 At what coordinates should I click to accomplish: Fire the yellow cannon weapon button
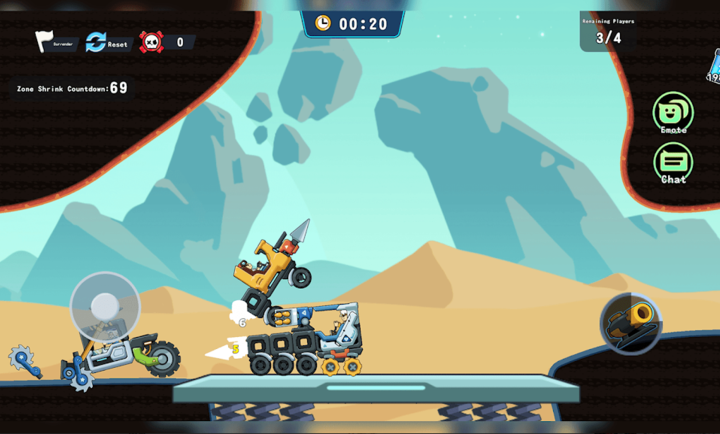[x=631, y=322]
